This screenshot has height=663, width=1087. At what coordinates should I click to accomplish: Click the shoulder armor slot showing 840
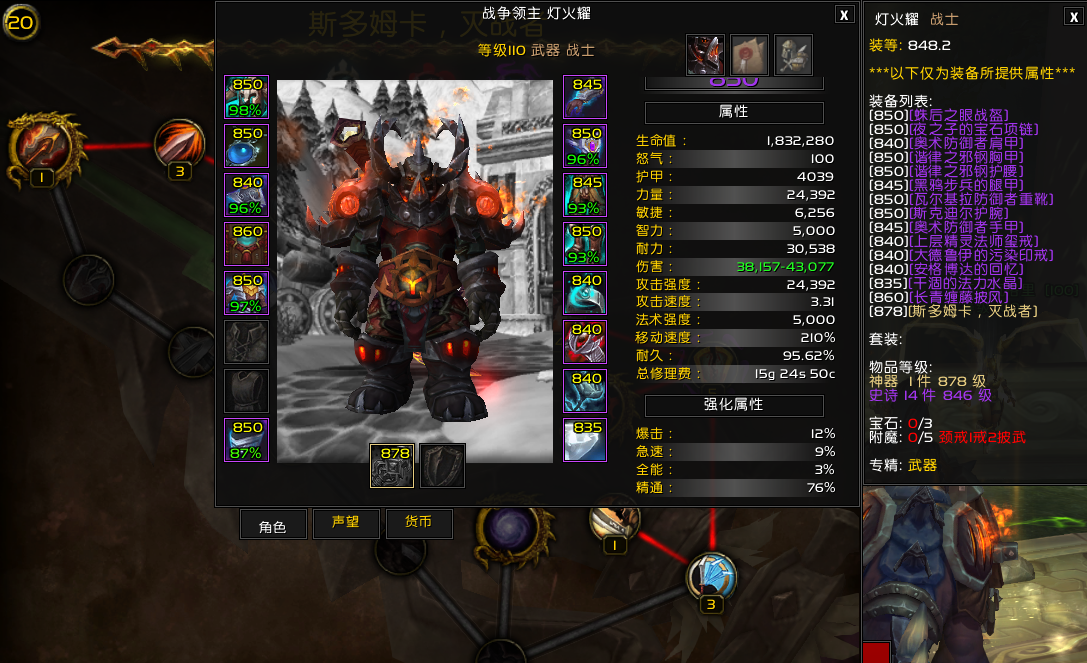(x=246, y=195)
